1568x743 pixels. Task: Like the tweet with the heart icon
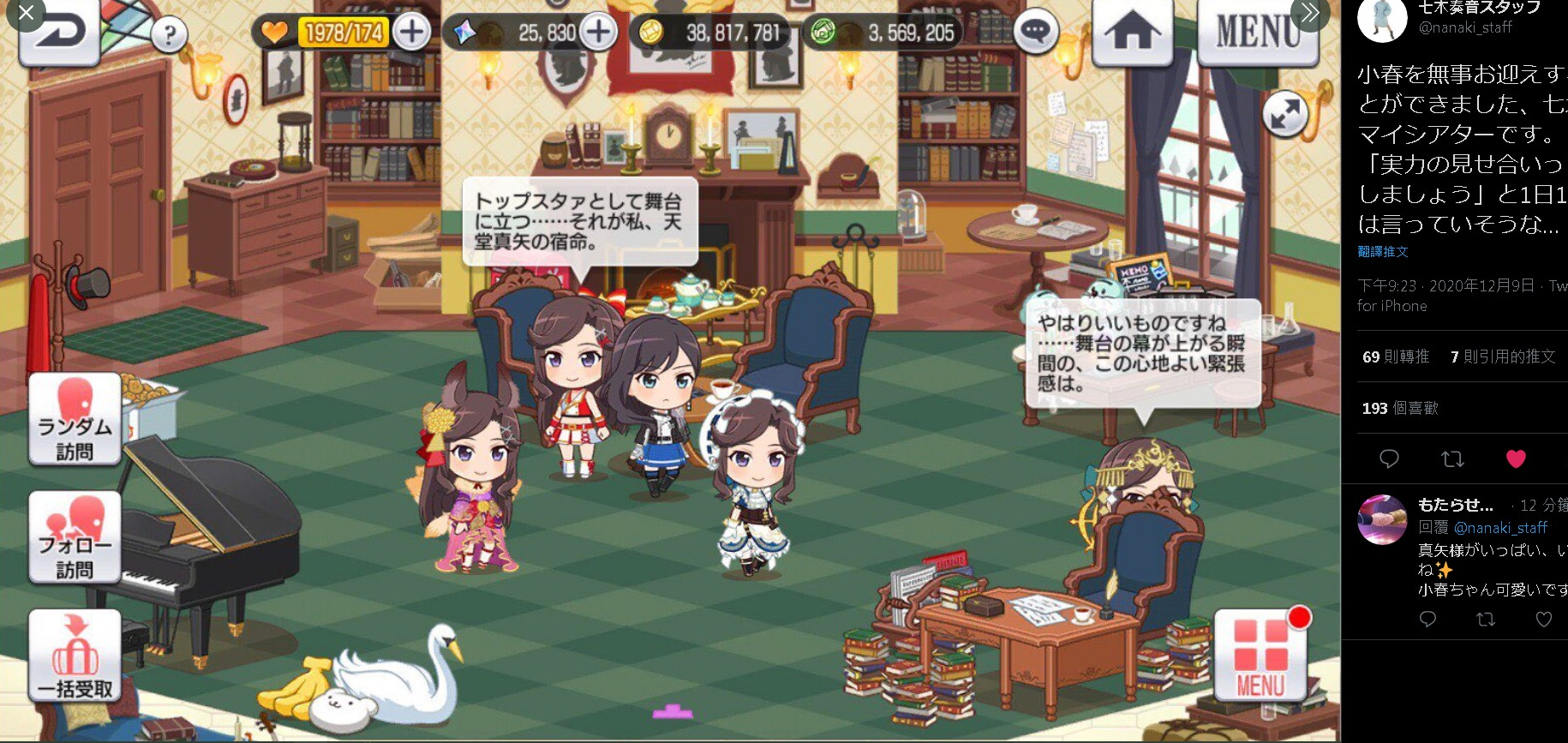click(1516, 459)
